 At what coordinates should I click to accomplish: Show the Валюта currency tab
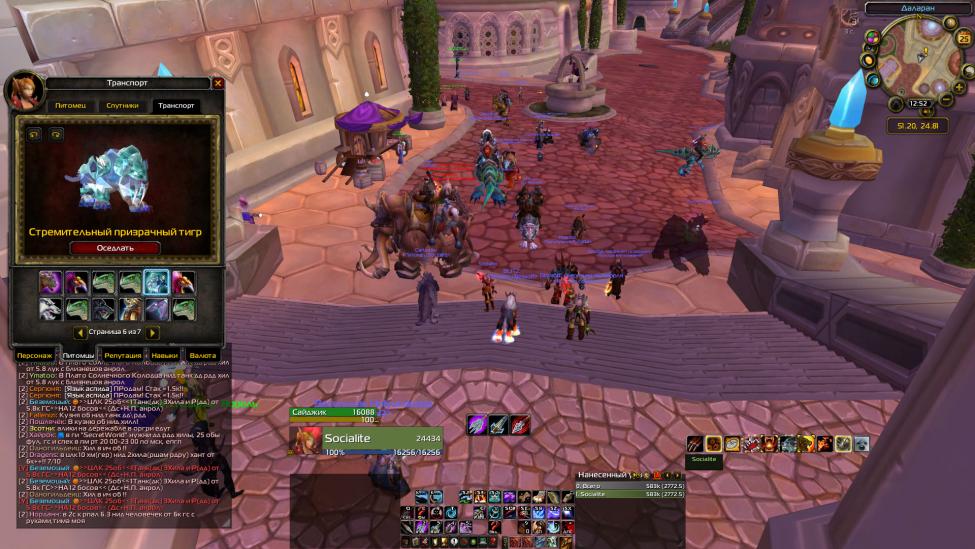203,355
